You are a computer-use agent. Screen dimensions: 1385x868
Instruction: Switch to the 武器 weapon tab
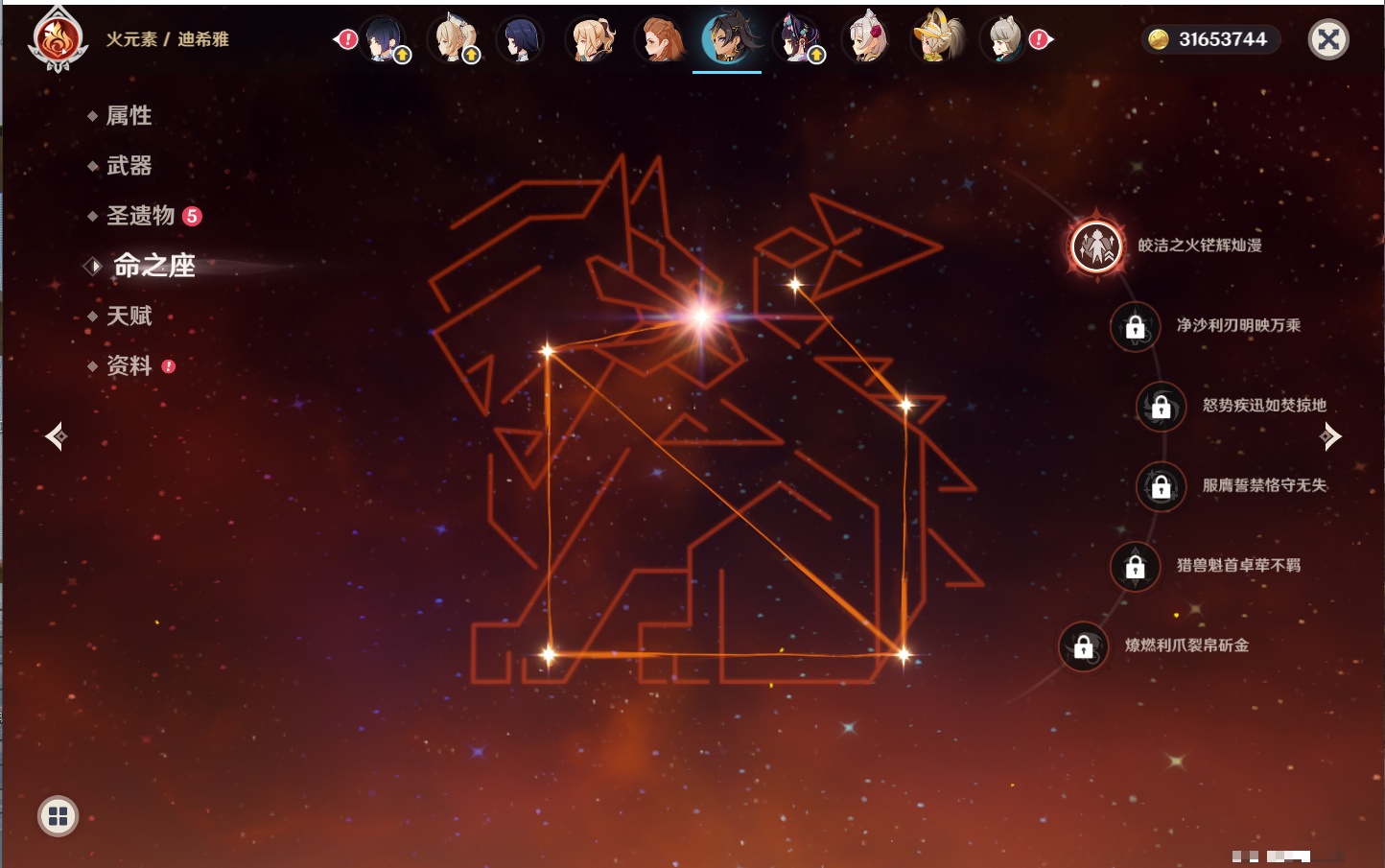(129, 166)
